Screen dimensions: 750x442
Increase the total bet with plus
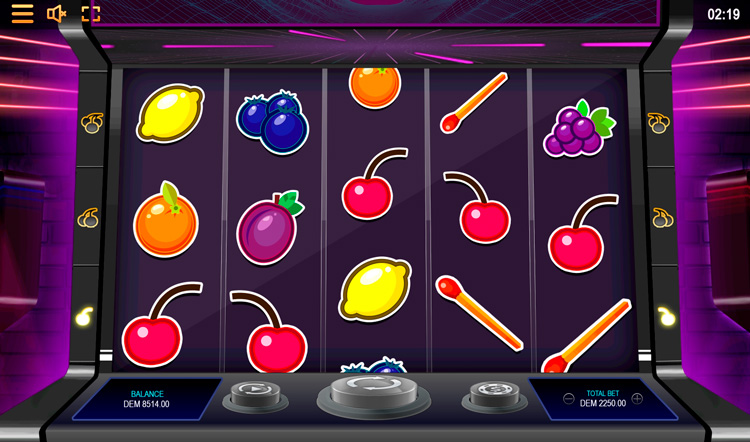pyautogui.click(x=637, y=398)
